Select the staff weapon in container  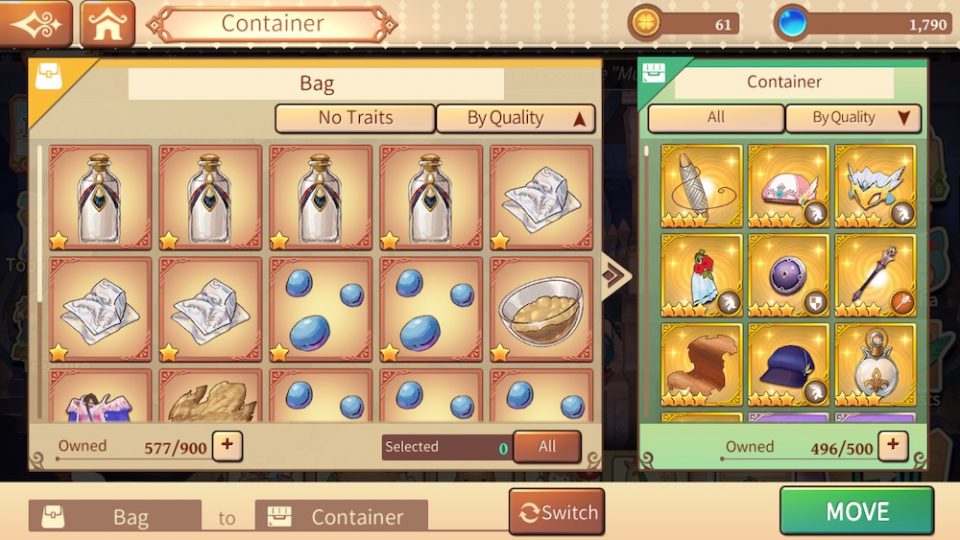tap(875, 275)
